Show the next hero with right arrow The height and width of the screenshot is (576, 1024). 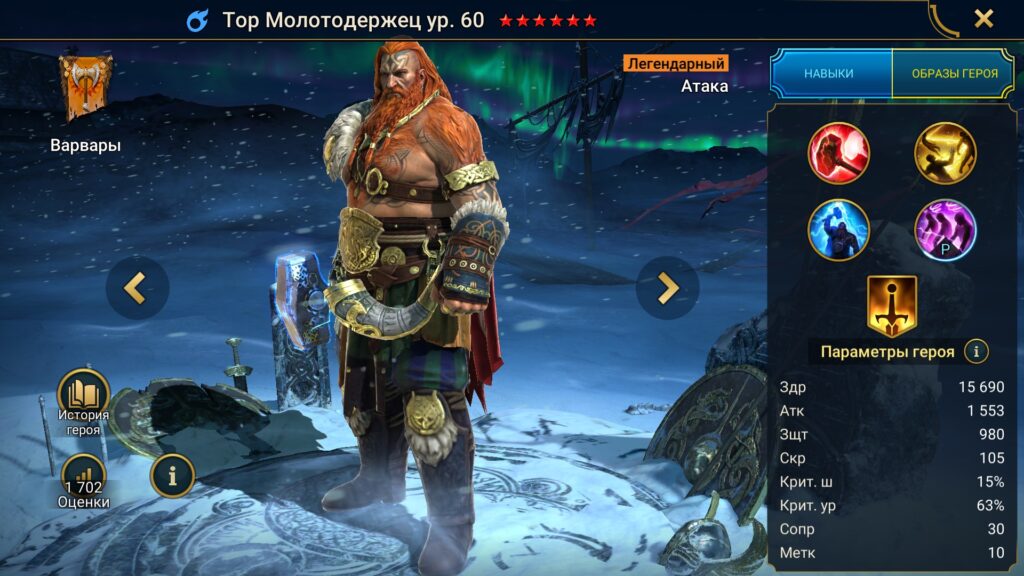(667, 288)
